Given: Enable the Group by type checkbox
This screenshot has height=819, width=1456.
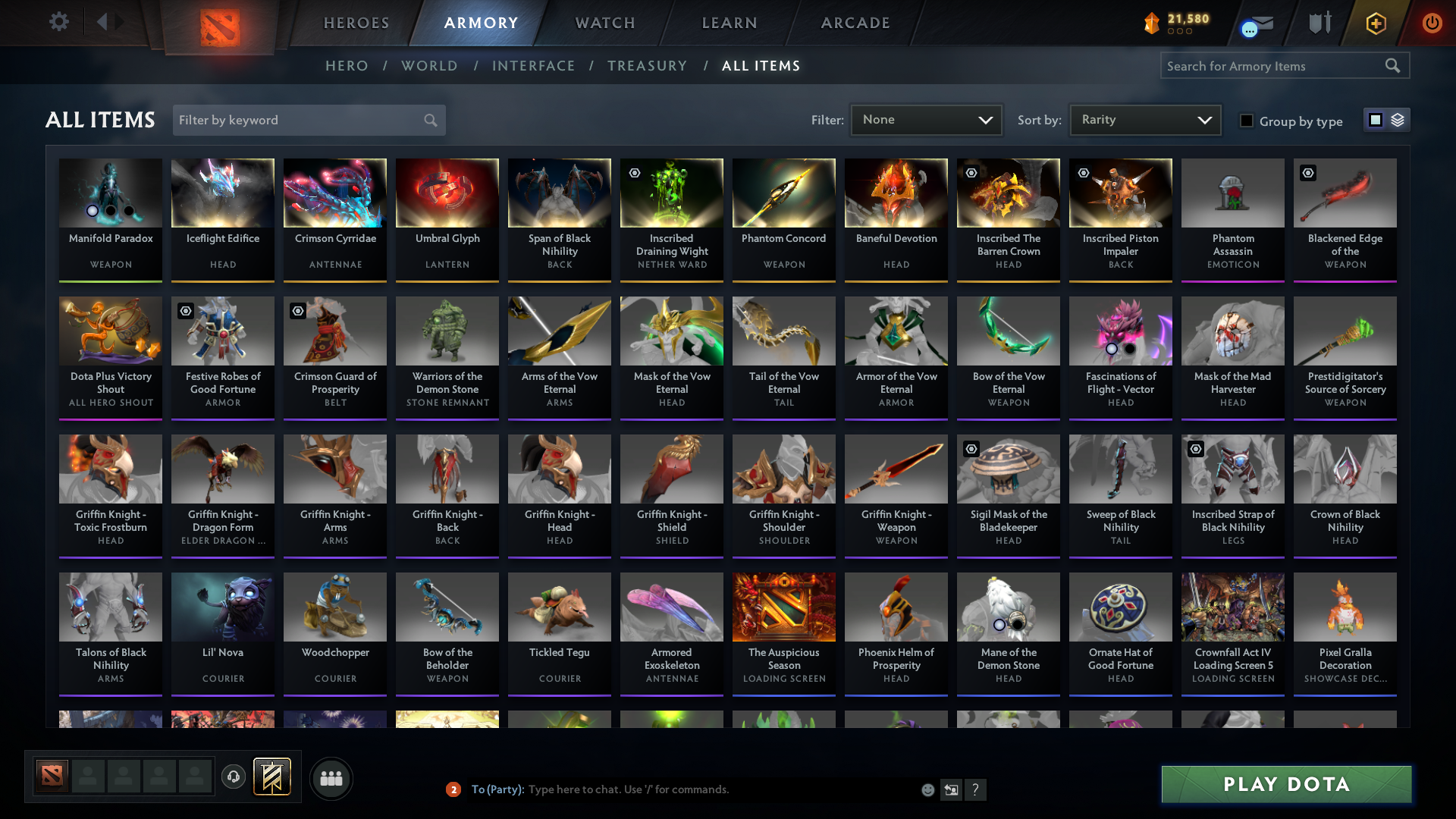Looking at the screenshot, I should pos(1246,121).
